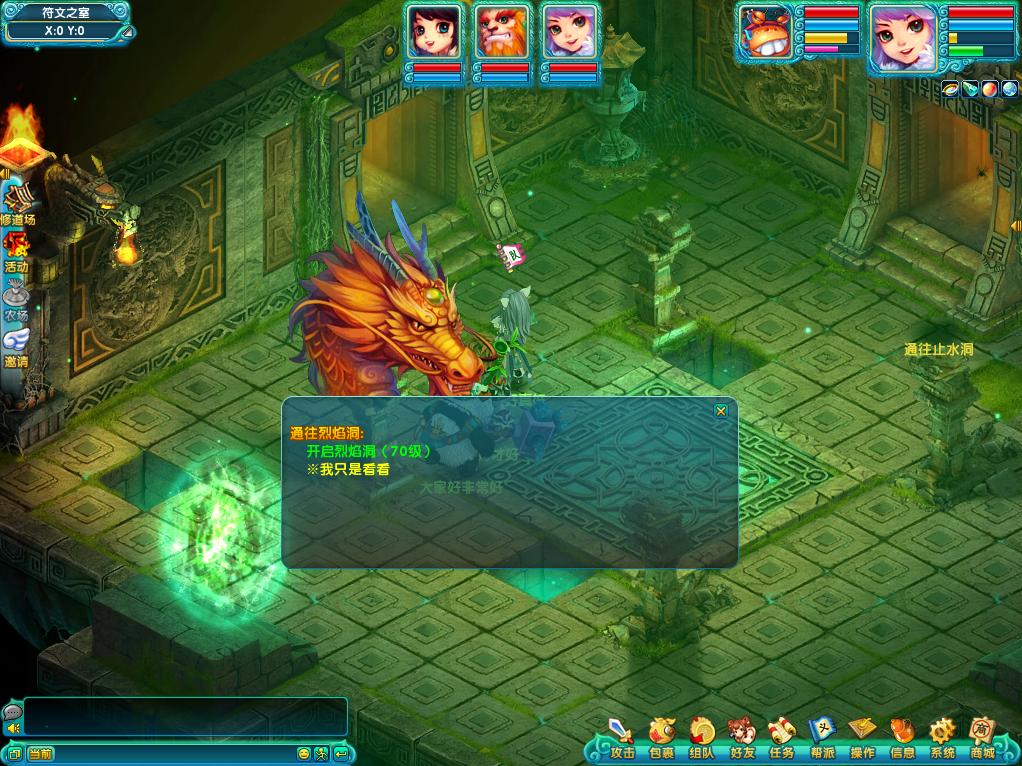Click the 操作 actions button
The image size is (1022, 766).
pyautogui.click(x=862, y=738)
